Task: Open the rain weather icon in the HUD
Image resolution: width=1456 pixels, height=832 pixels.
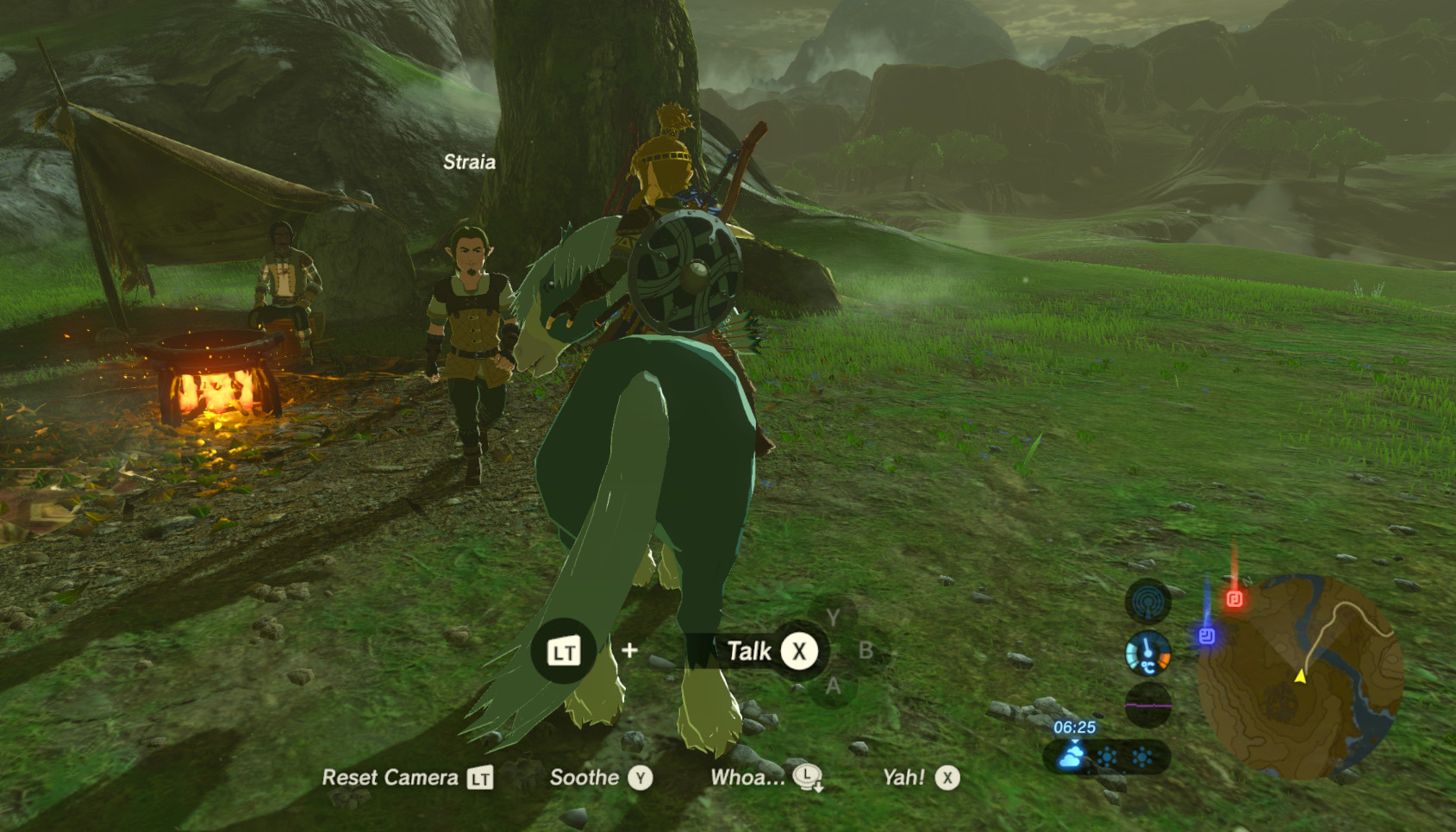Action: tap(1070, 759)
